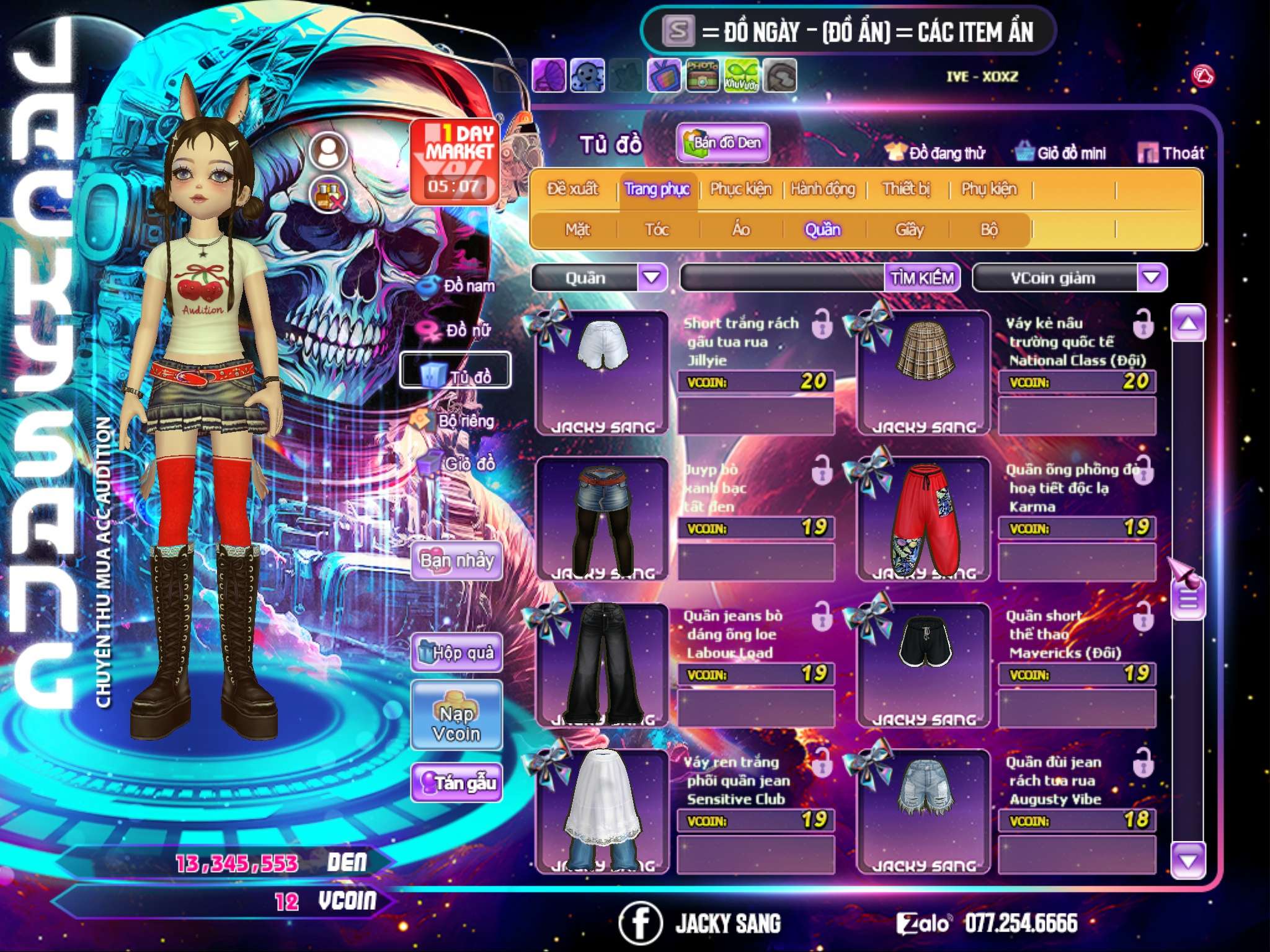This screenshot has height=952, width=1270.
Task: Open the Bạn nhảy dance partner button
Action: (457, 561)
